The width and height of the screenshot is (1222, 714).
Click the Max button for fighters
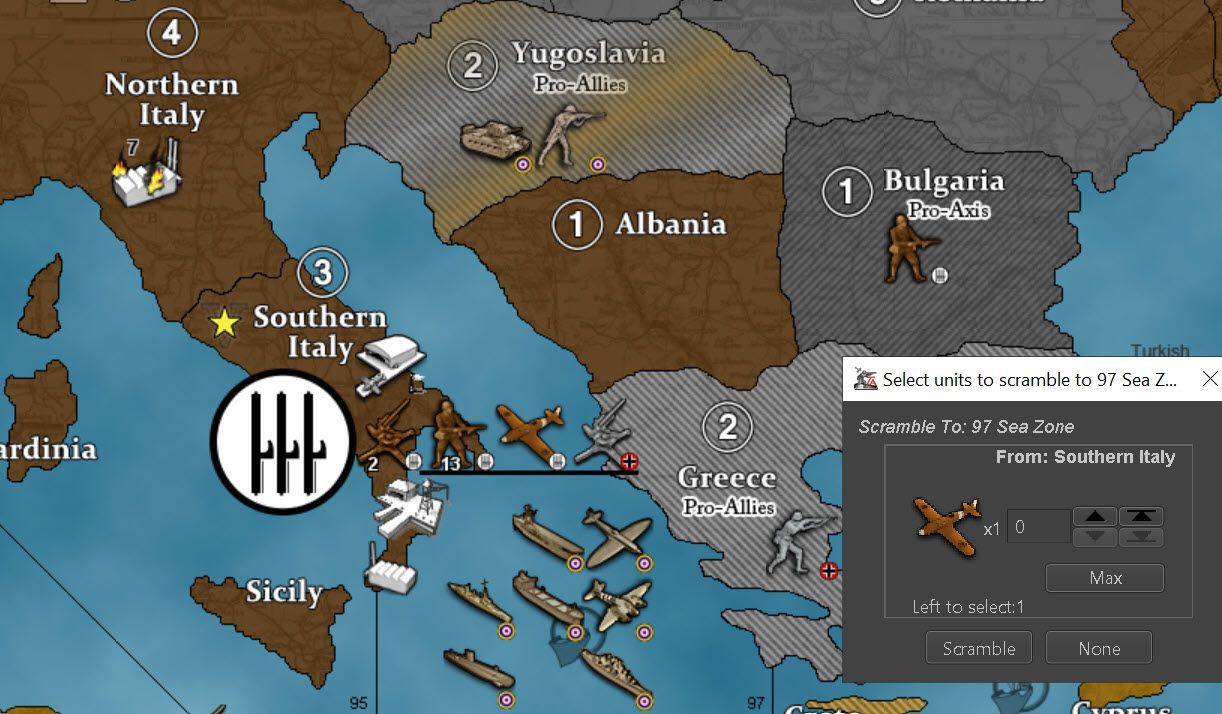[x=1105, y=578]
